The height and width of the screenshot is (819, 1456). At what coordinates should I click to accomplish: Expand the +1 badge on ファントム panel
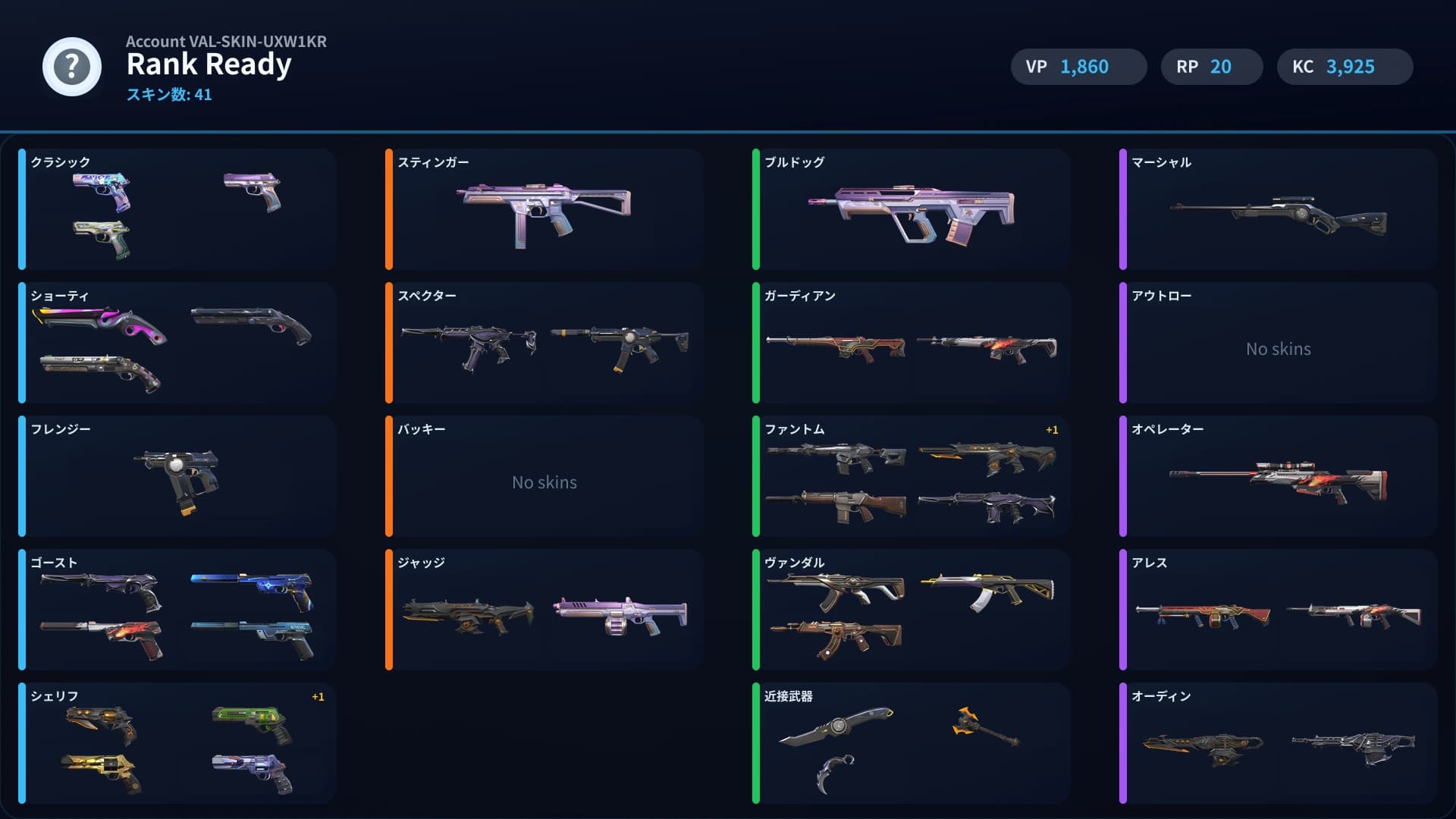coord(1050,429)
